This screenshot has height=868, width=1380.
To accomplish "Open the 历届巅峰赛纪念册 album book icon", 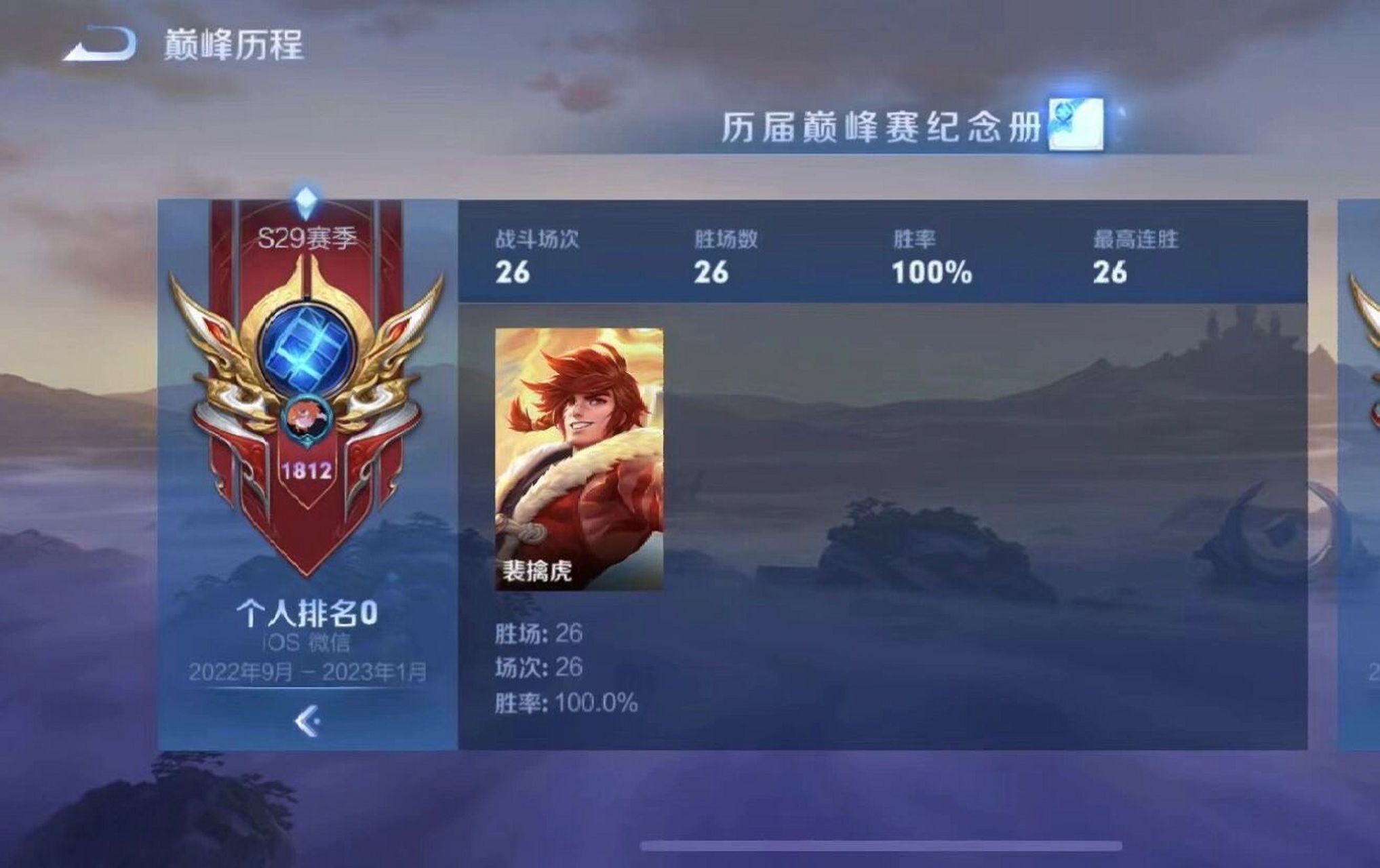I will [1075, 125].
